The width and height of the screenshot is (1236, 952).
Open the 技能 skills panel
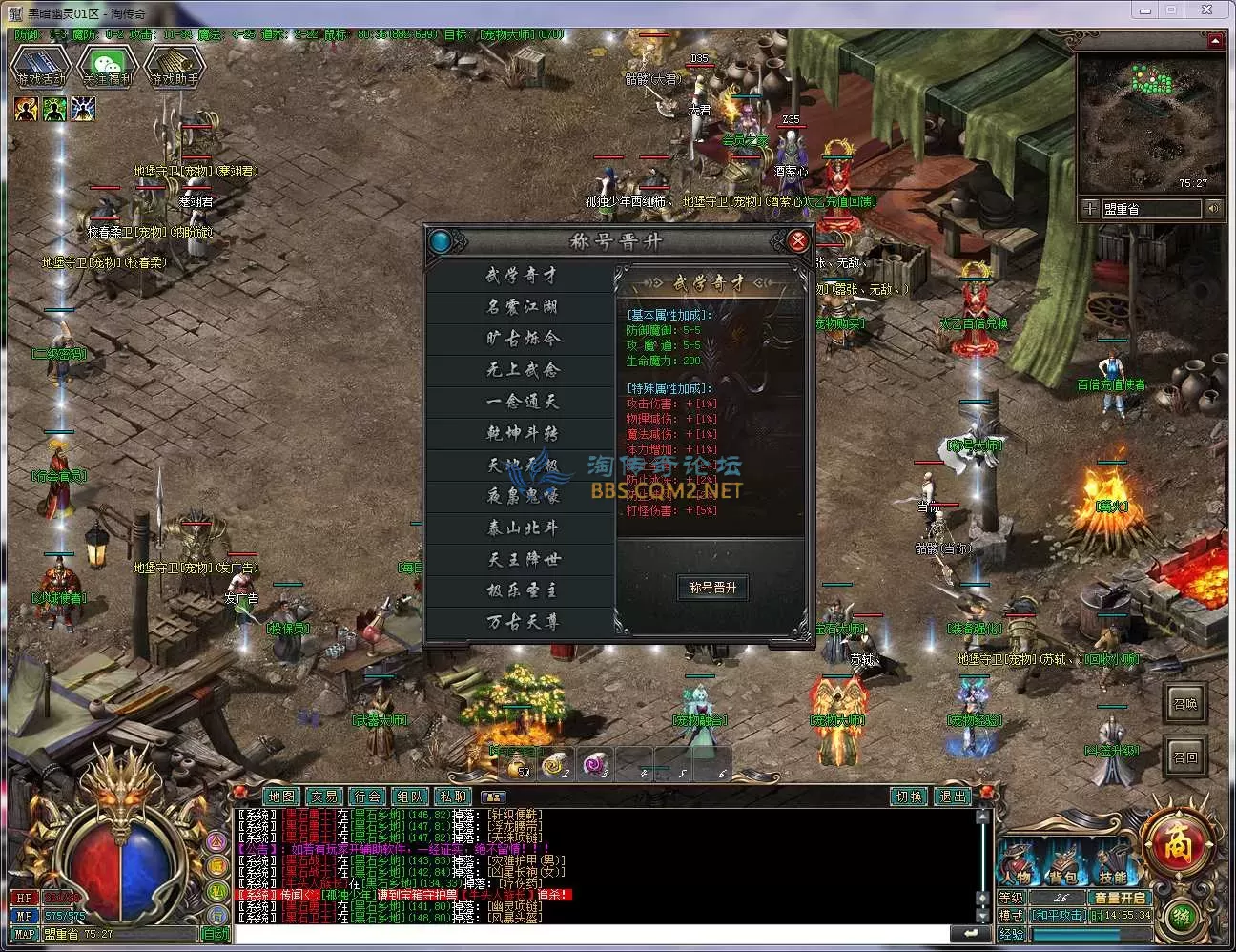(x=1112, y=866)
